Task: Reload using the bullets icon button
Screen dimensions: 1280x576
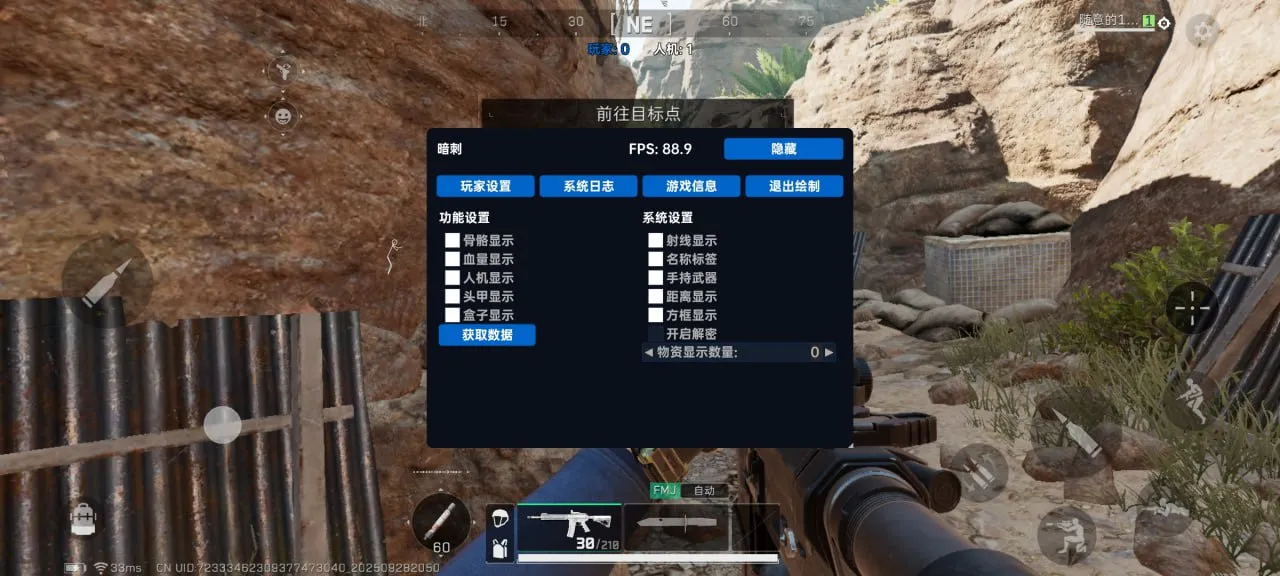Action: coord(978,471)
